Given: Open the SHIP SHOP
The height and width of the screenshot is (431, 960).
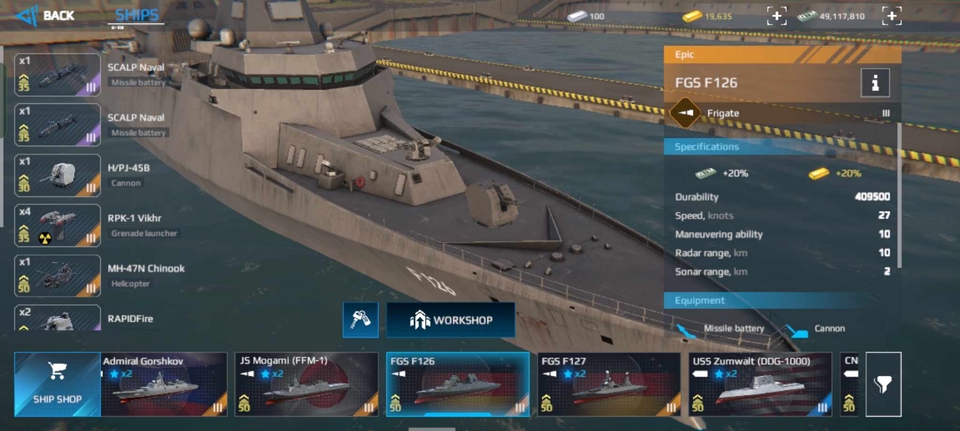Looking at the screenshot, I should (57, 384).
